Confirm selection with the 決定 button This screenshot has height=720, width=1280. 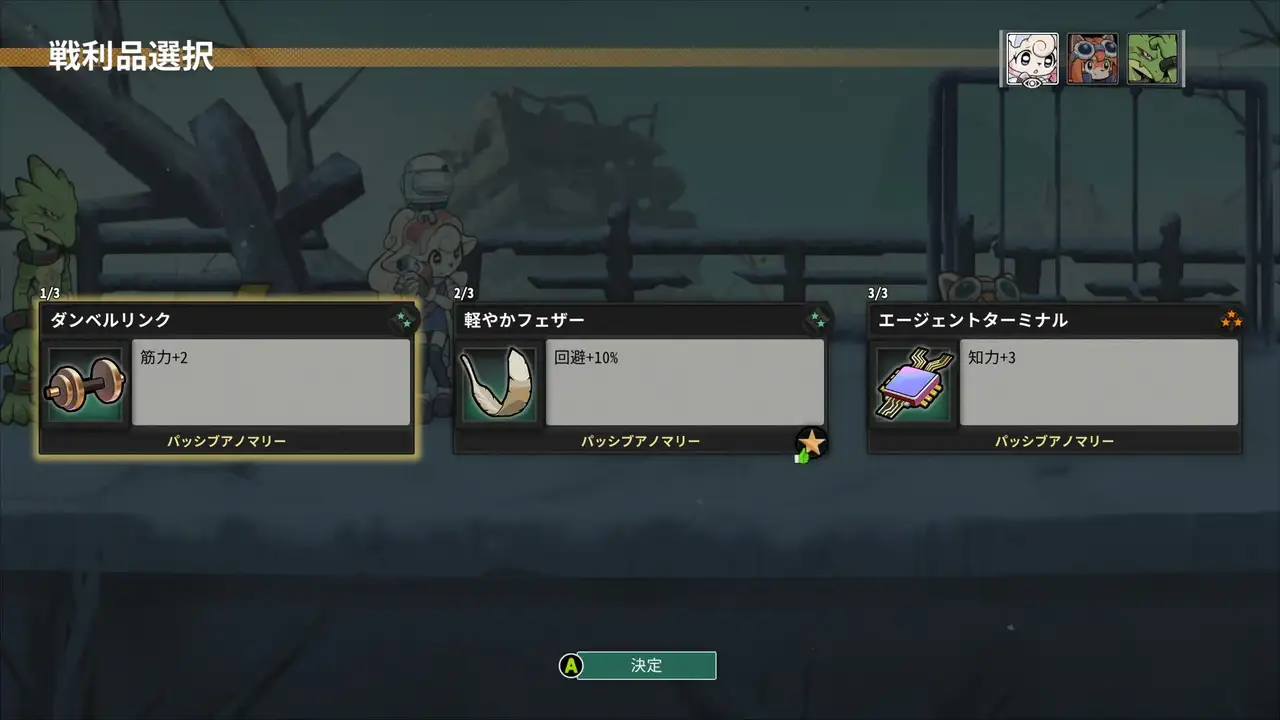tap(646, 665)
